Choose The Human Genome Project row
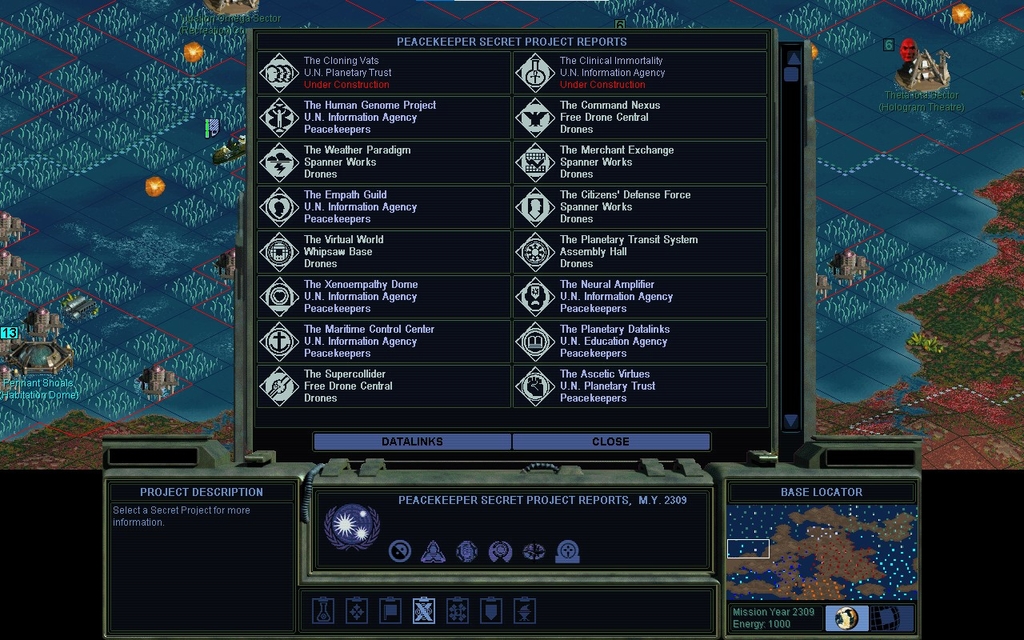This screenshot has width=1024, height=640. [x=384, y=118]
